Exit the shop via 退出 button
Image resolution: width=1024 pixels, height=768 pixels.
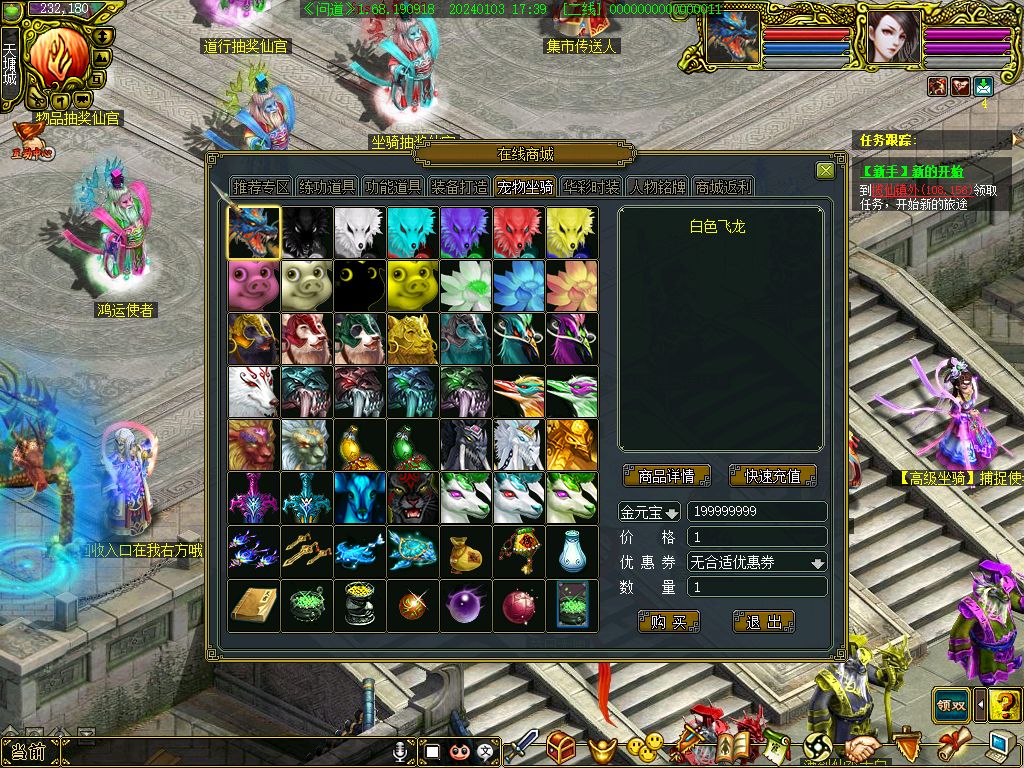[x=764, y=622]
